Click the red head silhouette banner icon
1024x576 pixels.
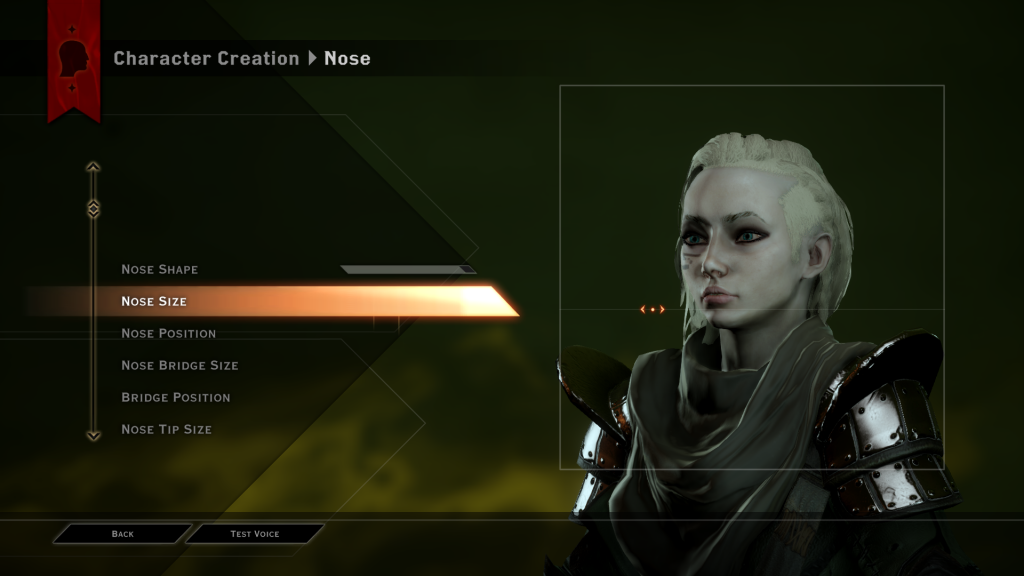coord(74,59)
